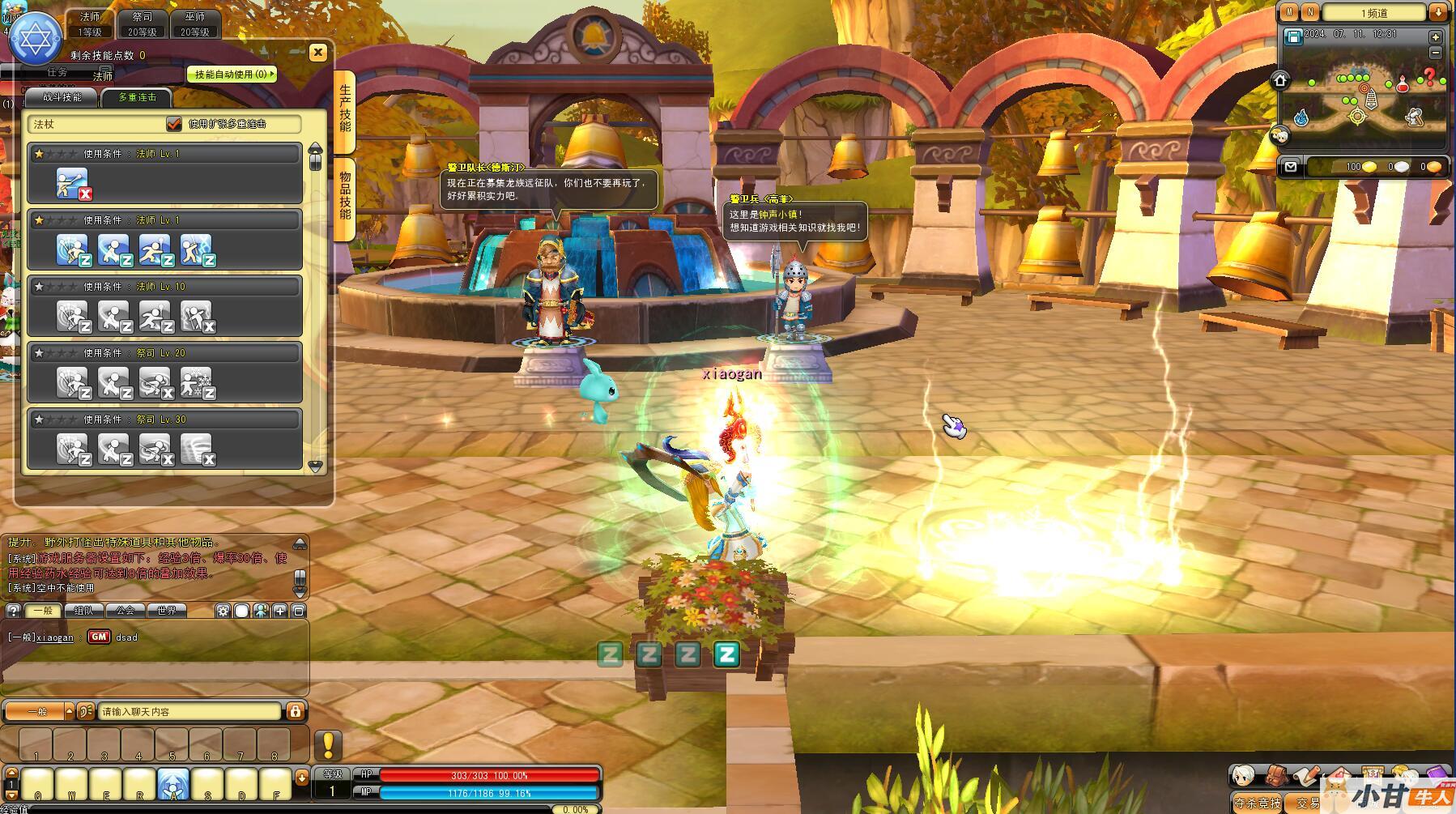Close the skill window
The height and width of the screenshot is (814, 1456).
[317, 53]
